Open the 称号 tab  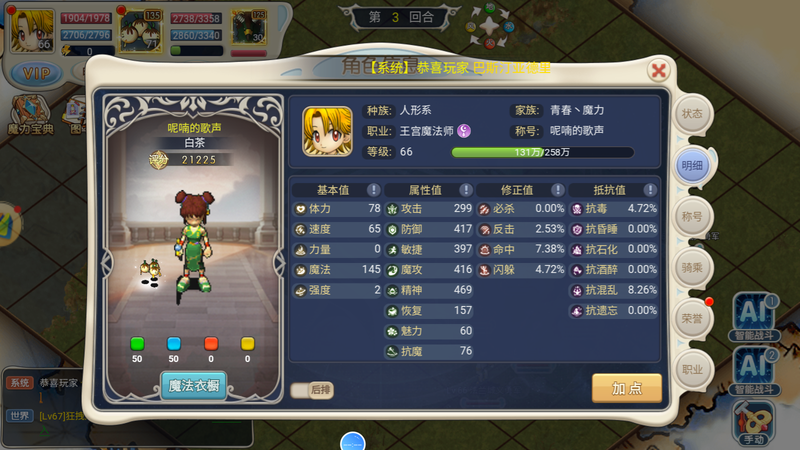(x=692, y=216)
